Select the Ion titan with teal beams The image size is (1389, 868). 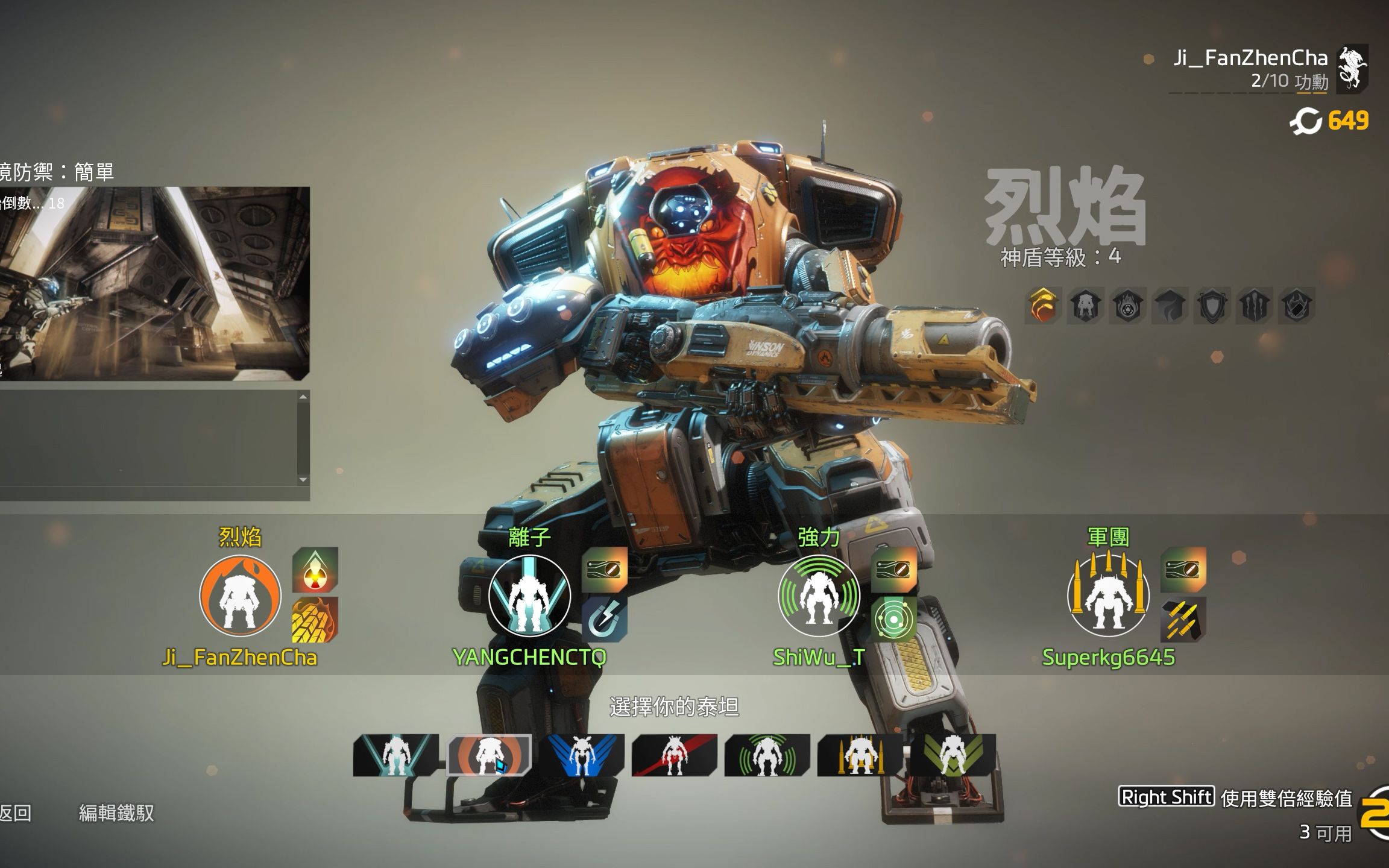pos(396,755)
